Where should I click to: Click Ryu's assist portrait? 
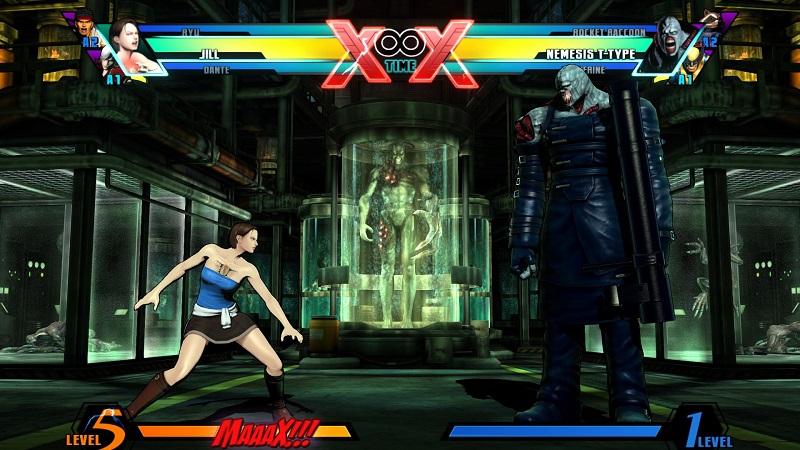coord(87,23)
